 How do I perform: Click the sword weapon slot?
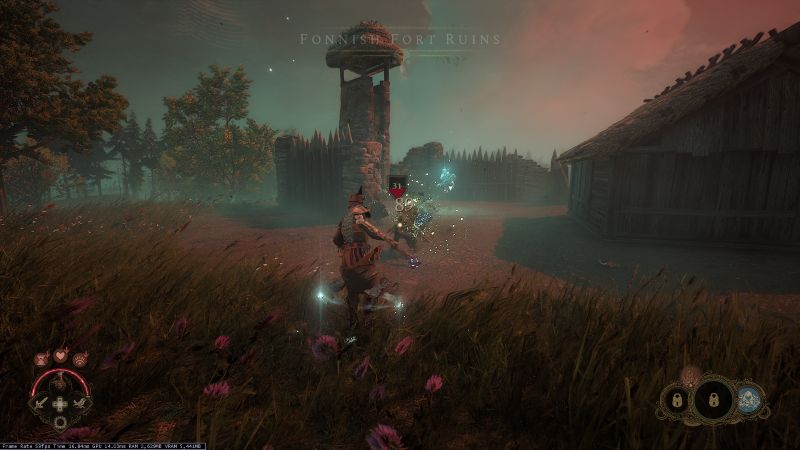[43, 404]
